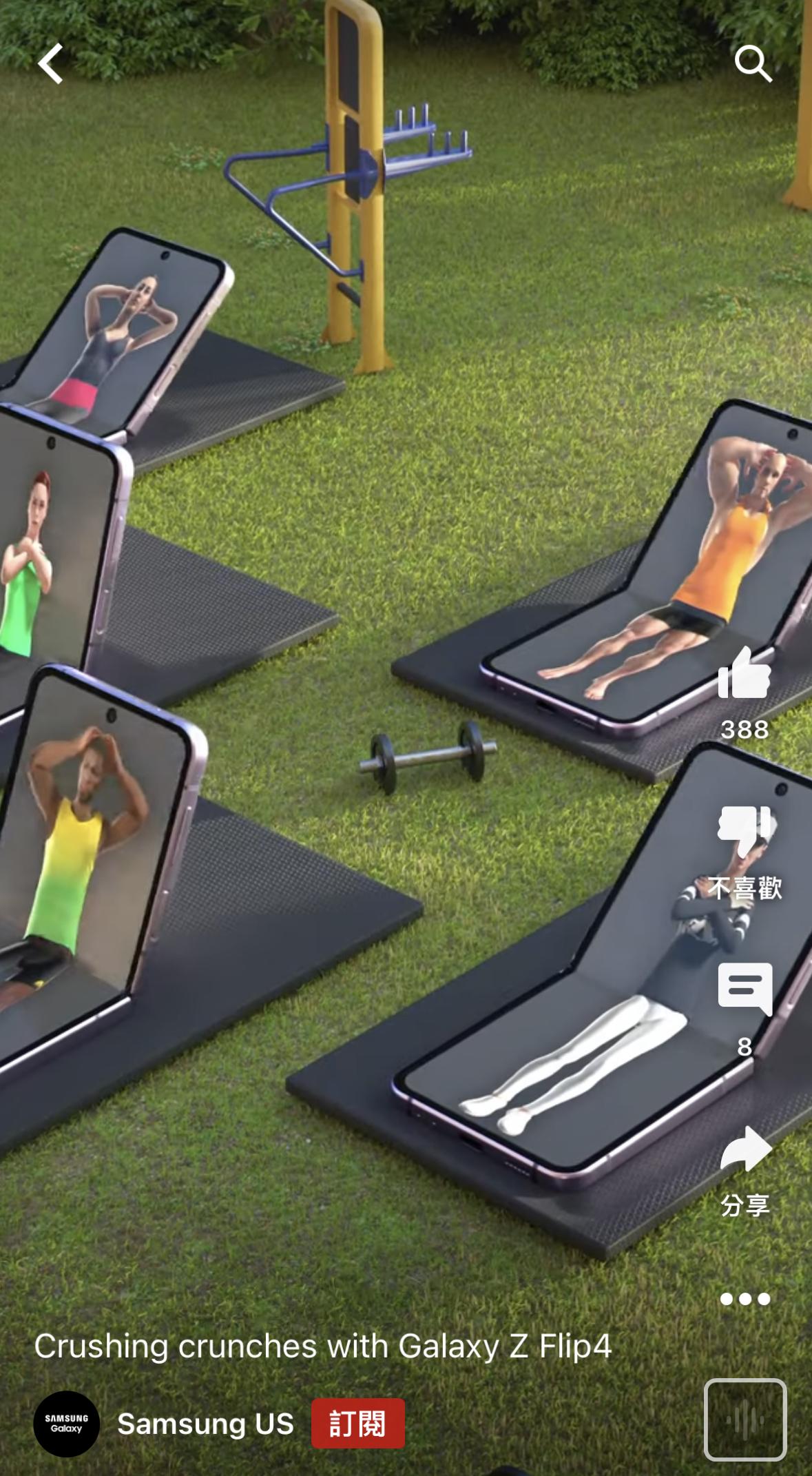
Task: Open the Samsung US channel name
Action: tap(205, 1424)
